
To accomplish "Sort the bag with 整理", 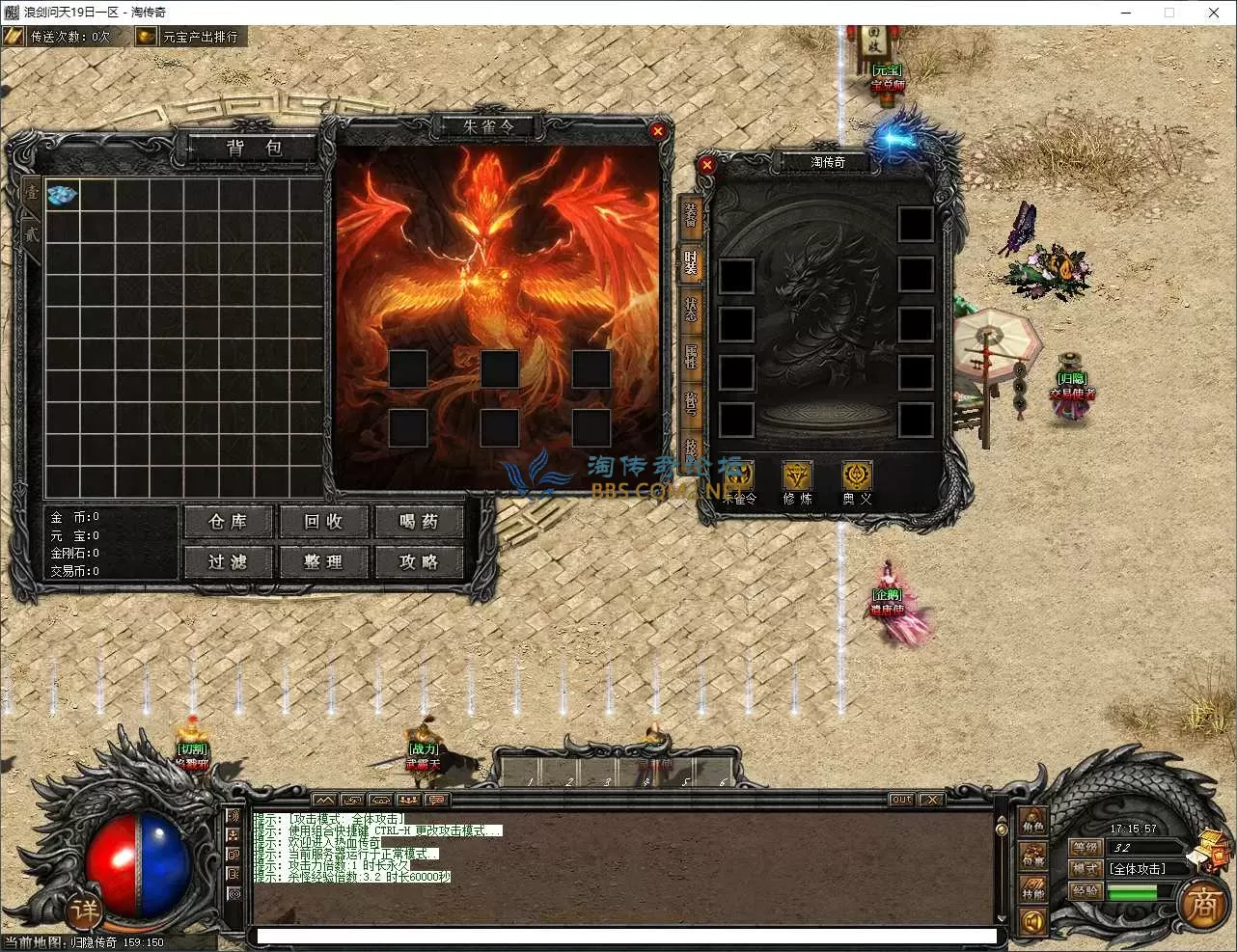I will coord(323,561).
